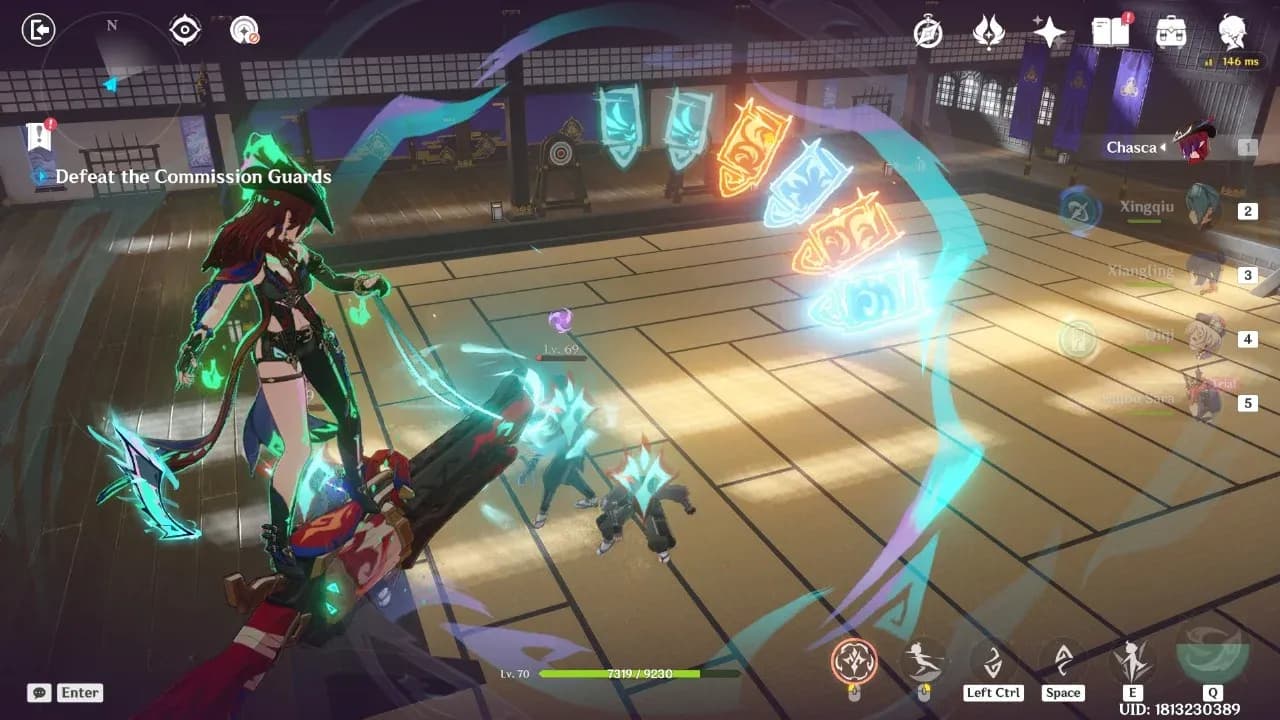Click the Enter chat button

point(79,692)
